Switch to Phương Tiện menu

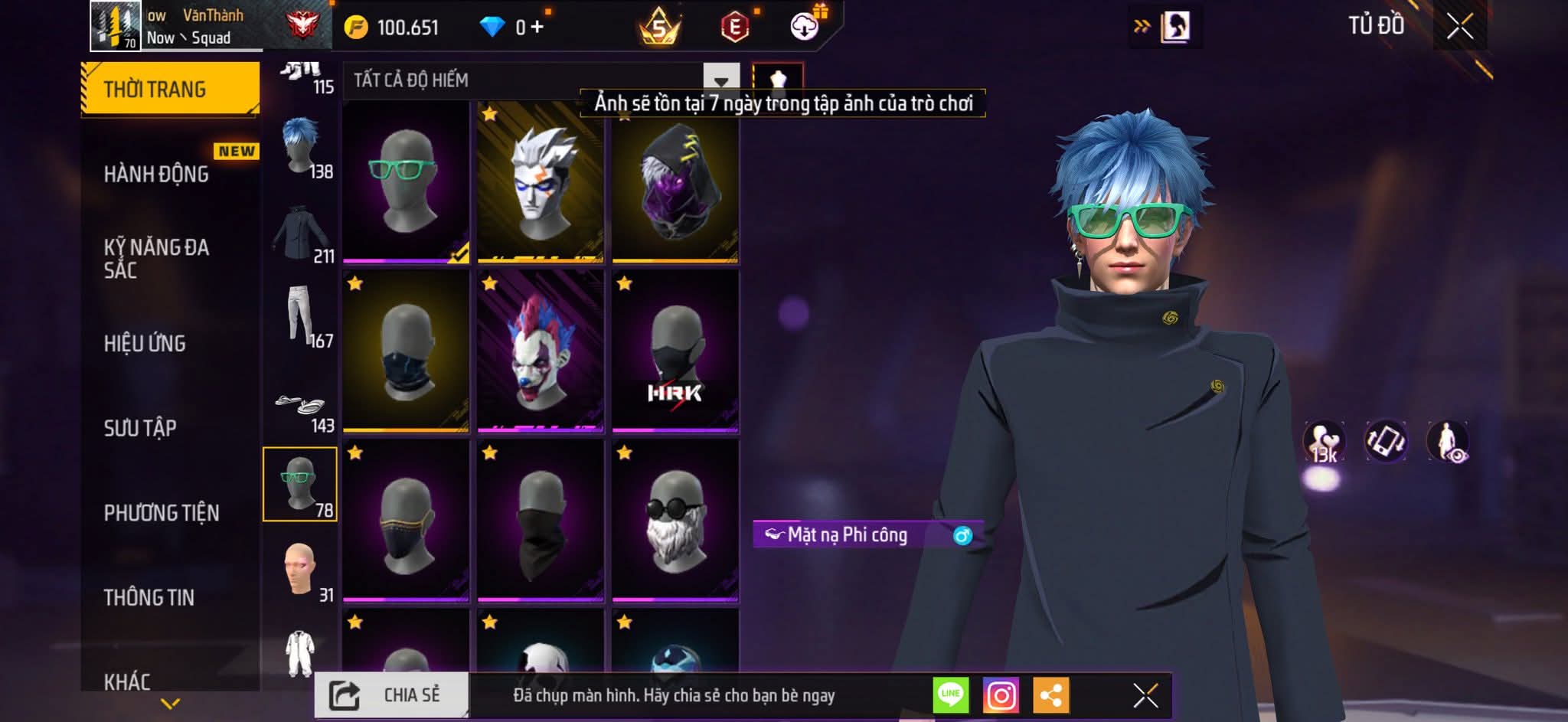162,512
